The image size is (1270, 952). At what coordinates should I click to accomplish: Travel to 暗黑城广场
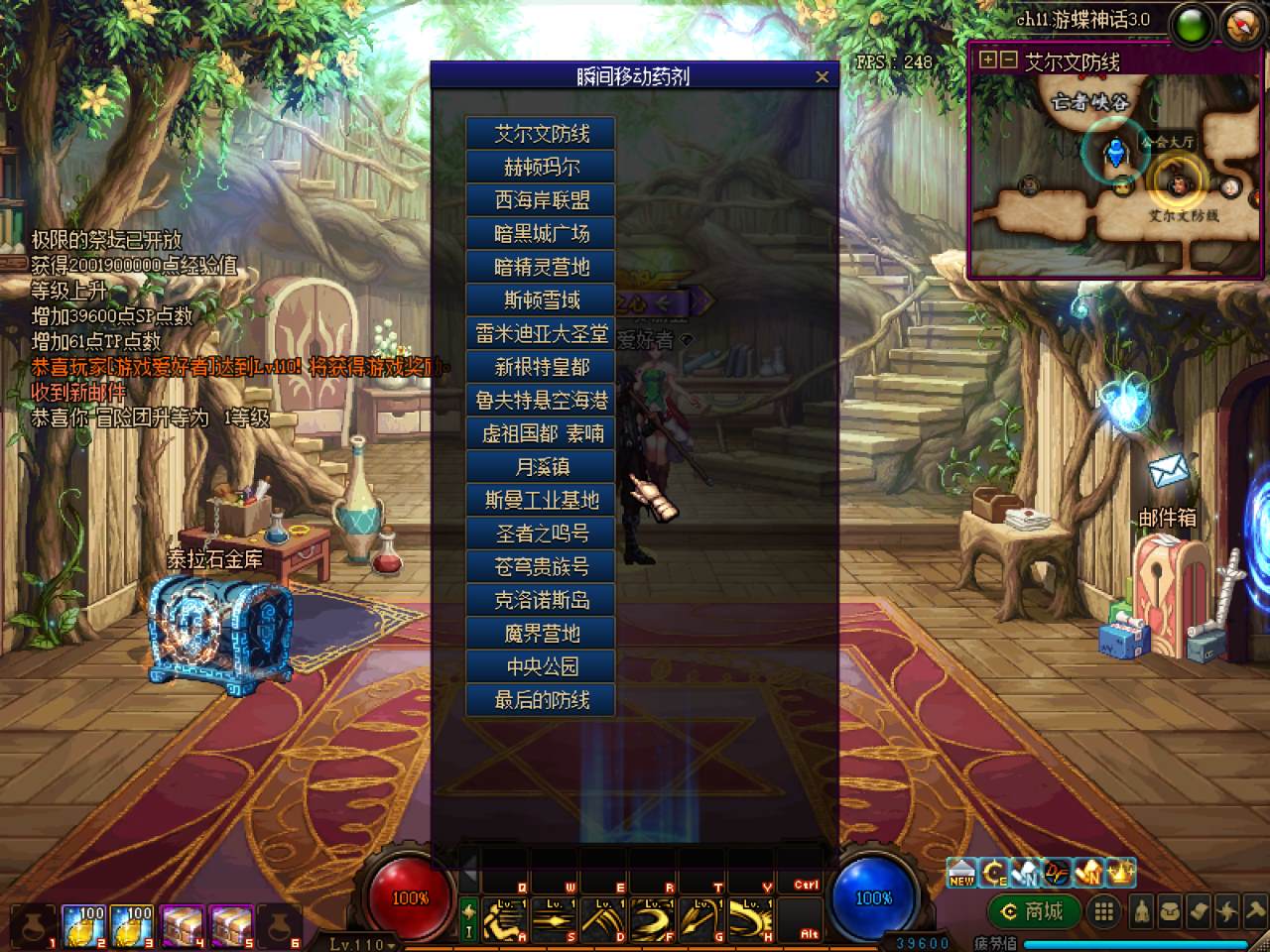(541, 234)
